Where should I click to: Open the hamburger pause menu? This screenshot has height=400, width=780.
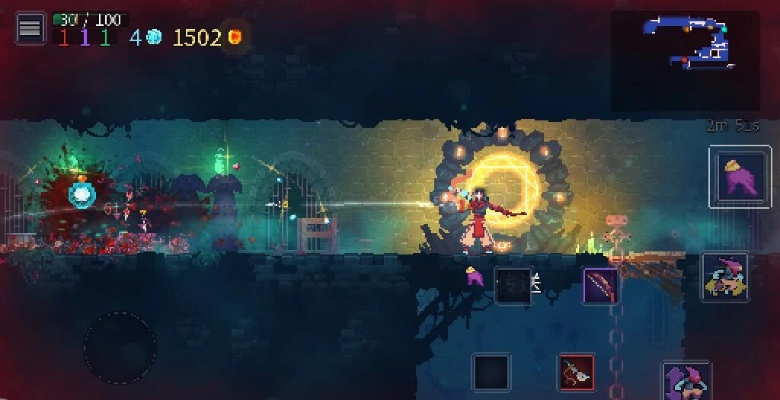tap(30, 28)
